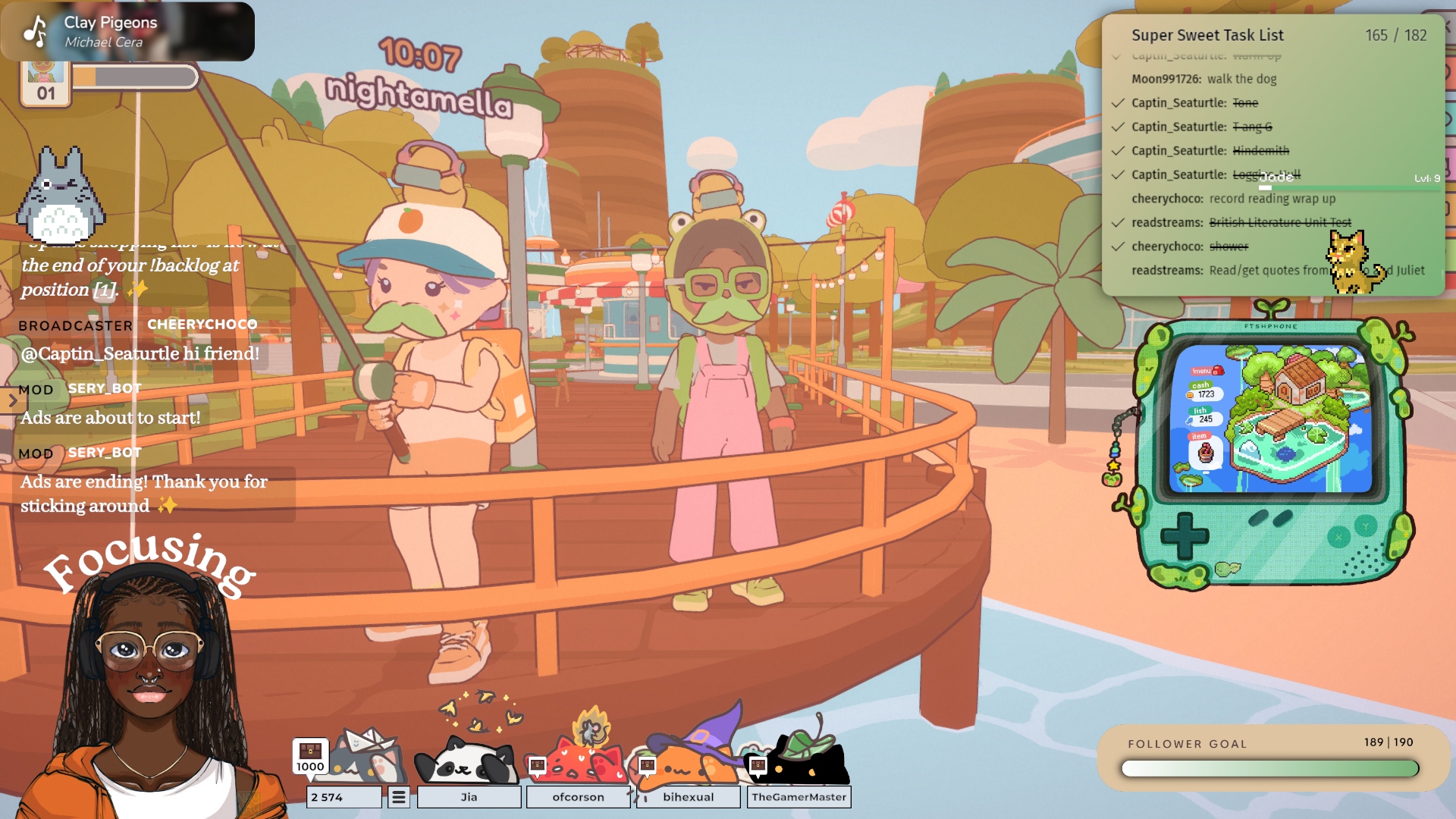The width and height of the screenshot is (1456, 819).
Task: Select the TheGamerMaster name box
Action: (x=799, y=797)
